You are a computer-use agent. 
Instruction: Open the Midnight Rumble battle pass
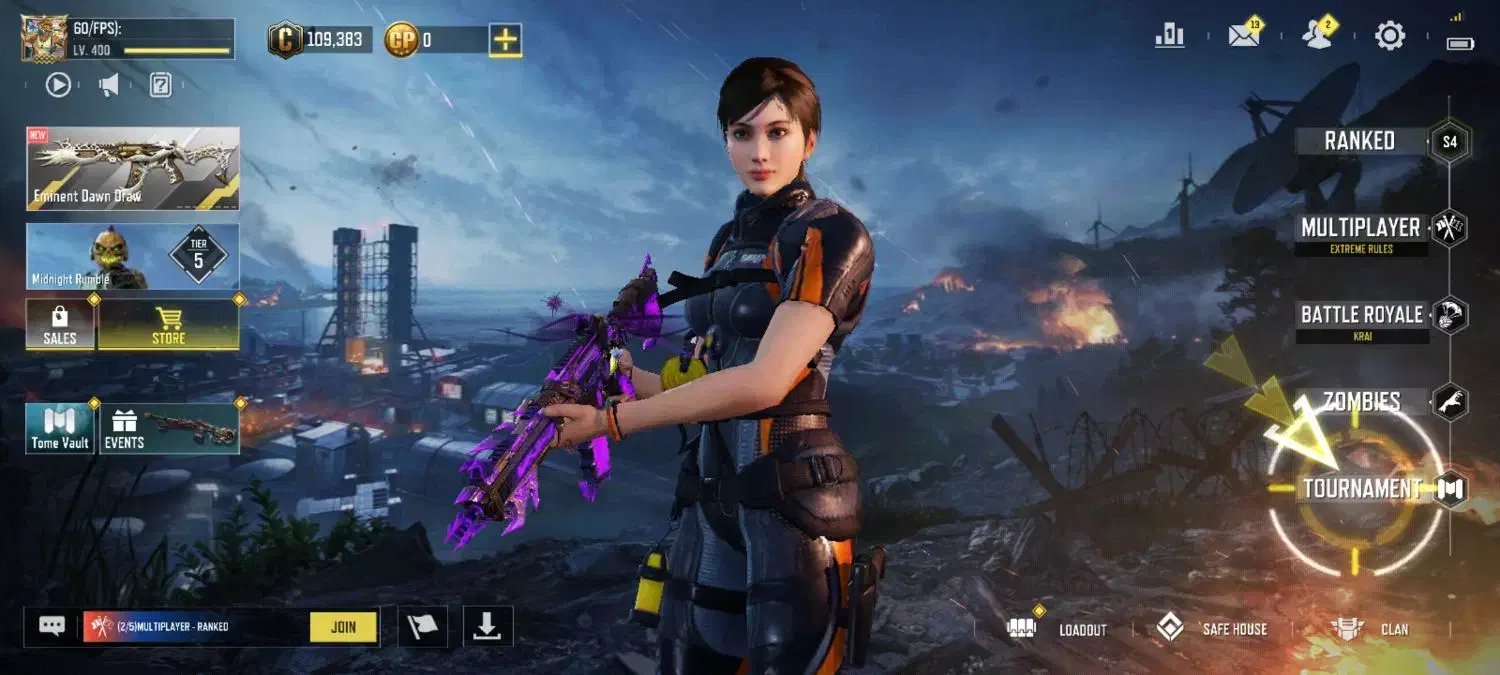[x=133, y=256]
